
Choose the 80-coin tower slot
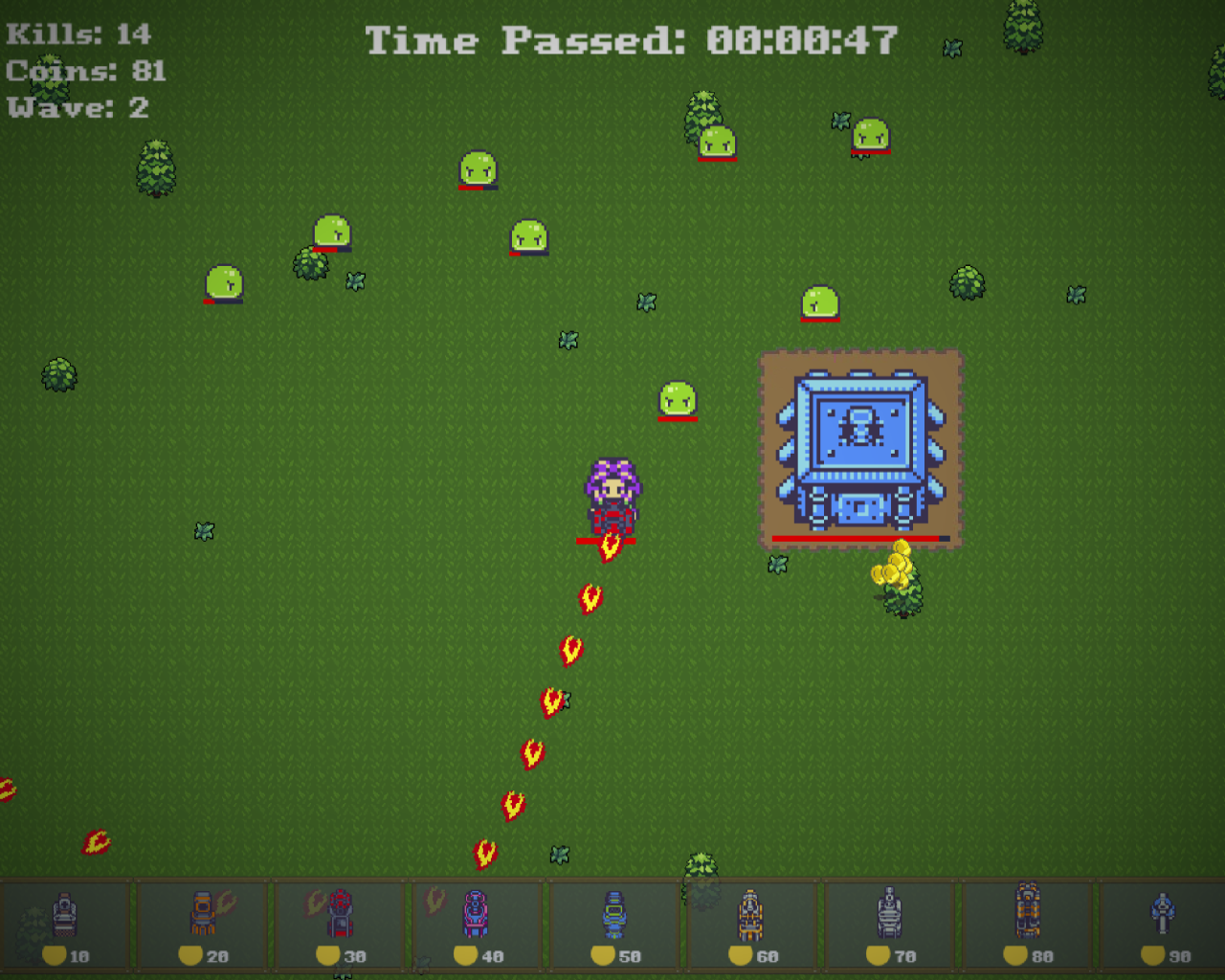[x=1028, y=924]
